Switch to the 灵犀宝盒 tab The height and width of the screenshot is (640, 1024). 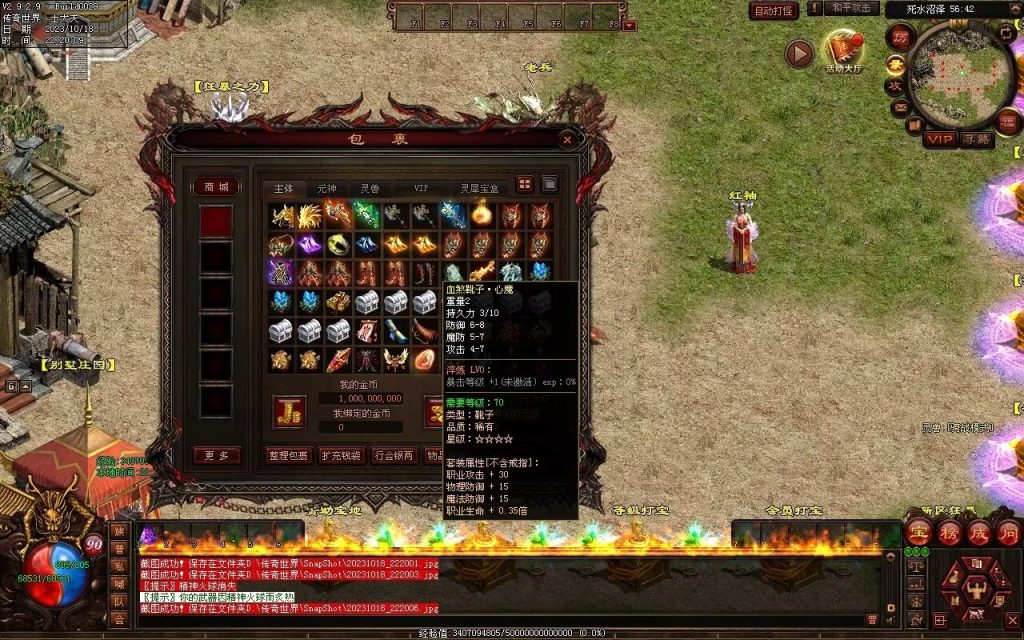click(476, 188)
